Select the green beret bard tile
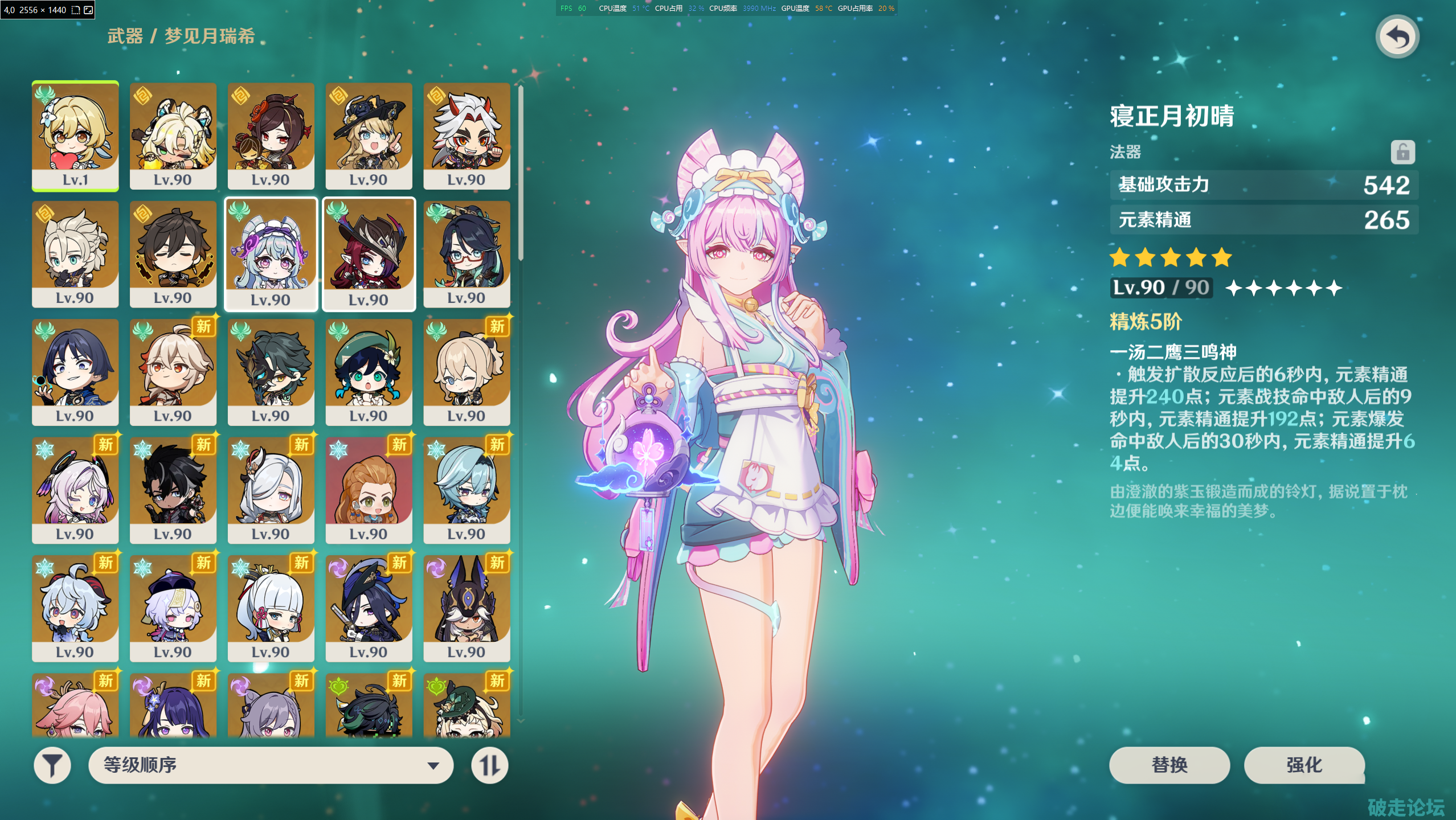The width and height of the screenshot is (1456, 820). coord(369,371)
